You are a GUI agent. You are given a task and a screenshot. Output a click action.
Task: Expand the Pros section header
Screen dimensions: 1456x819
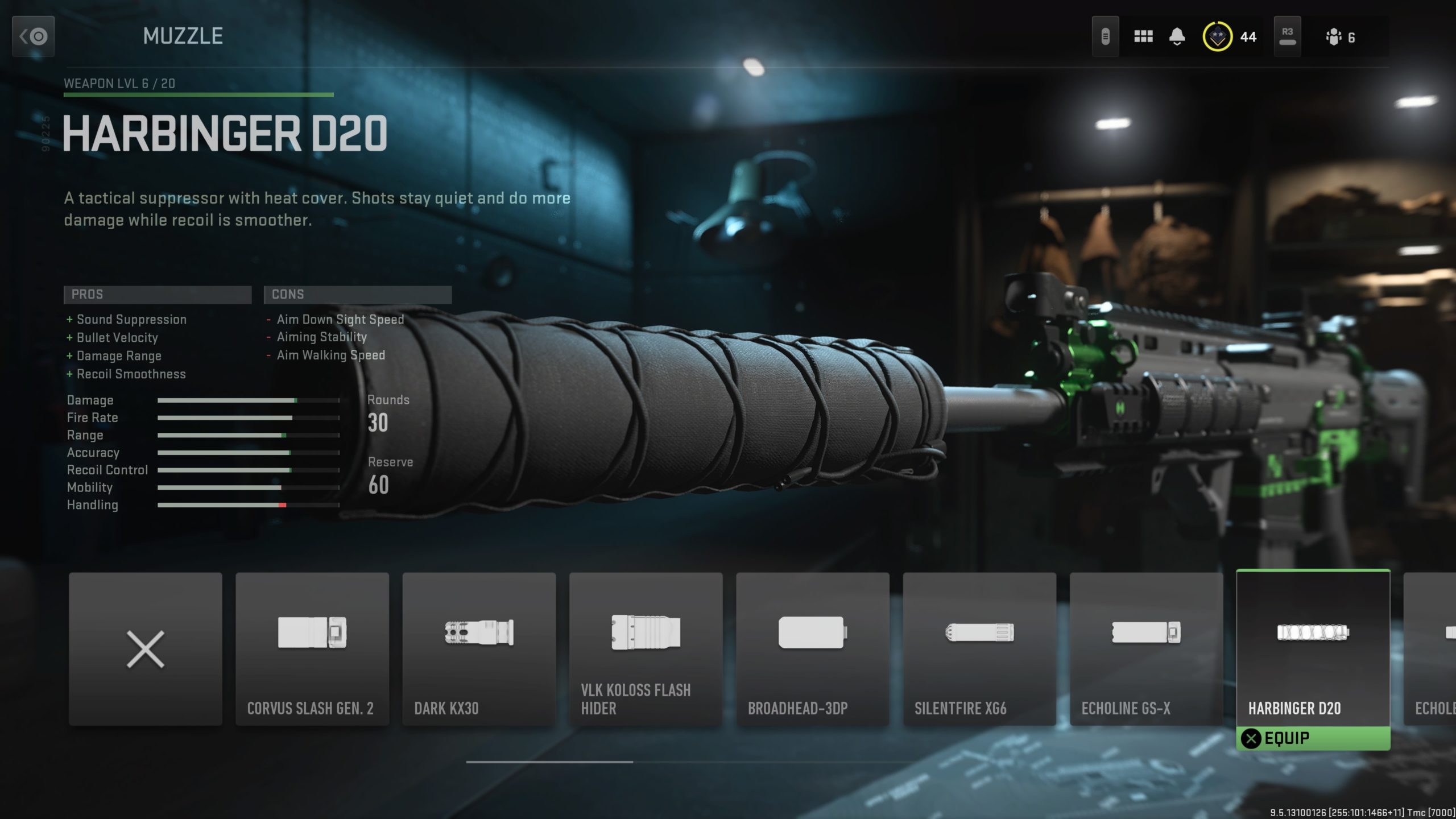(x=158, y=295)
